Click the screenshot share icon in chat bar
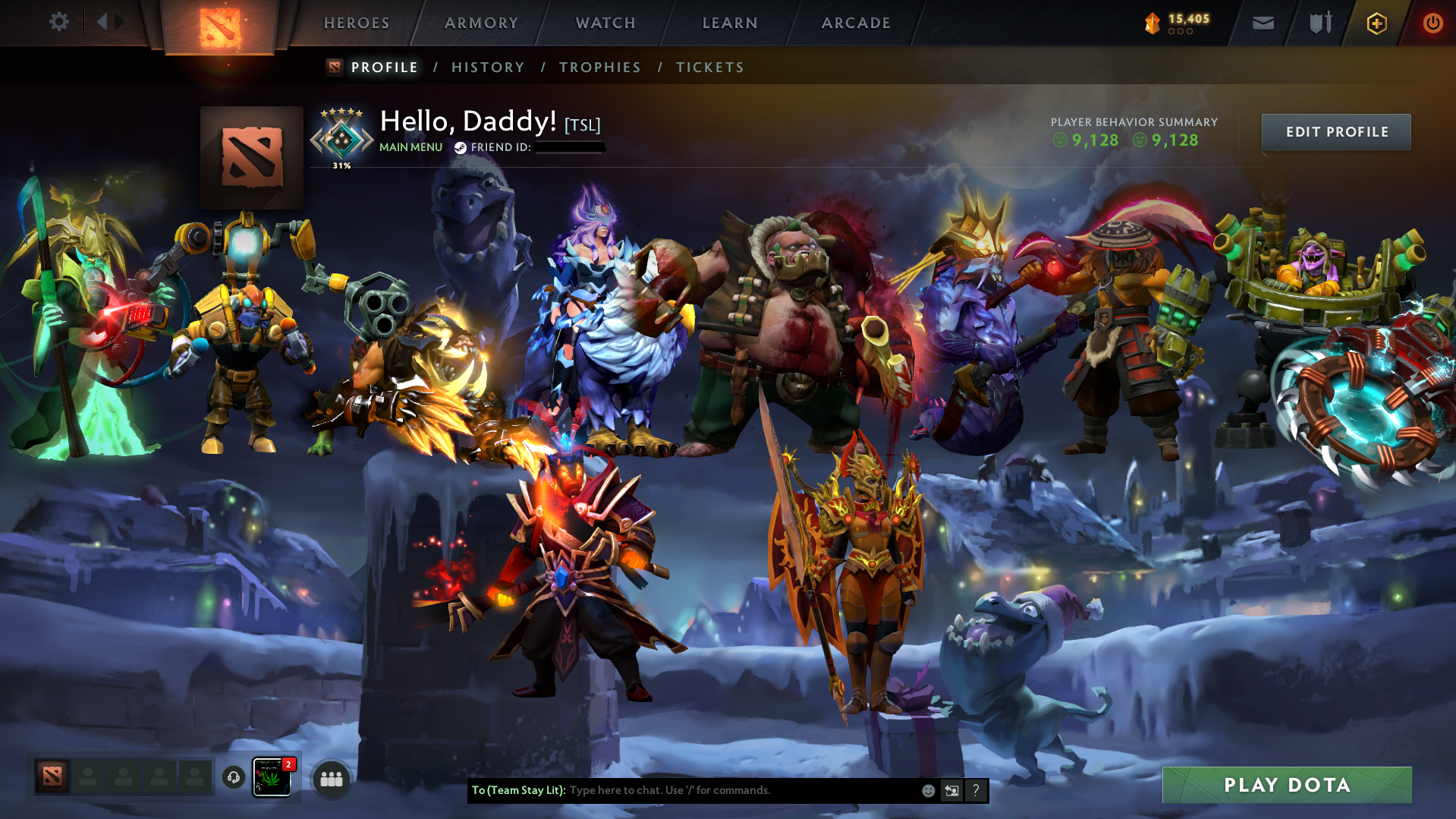1456x819 pixels. pos(952,790)
